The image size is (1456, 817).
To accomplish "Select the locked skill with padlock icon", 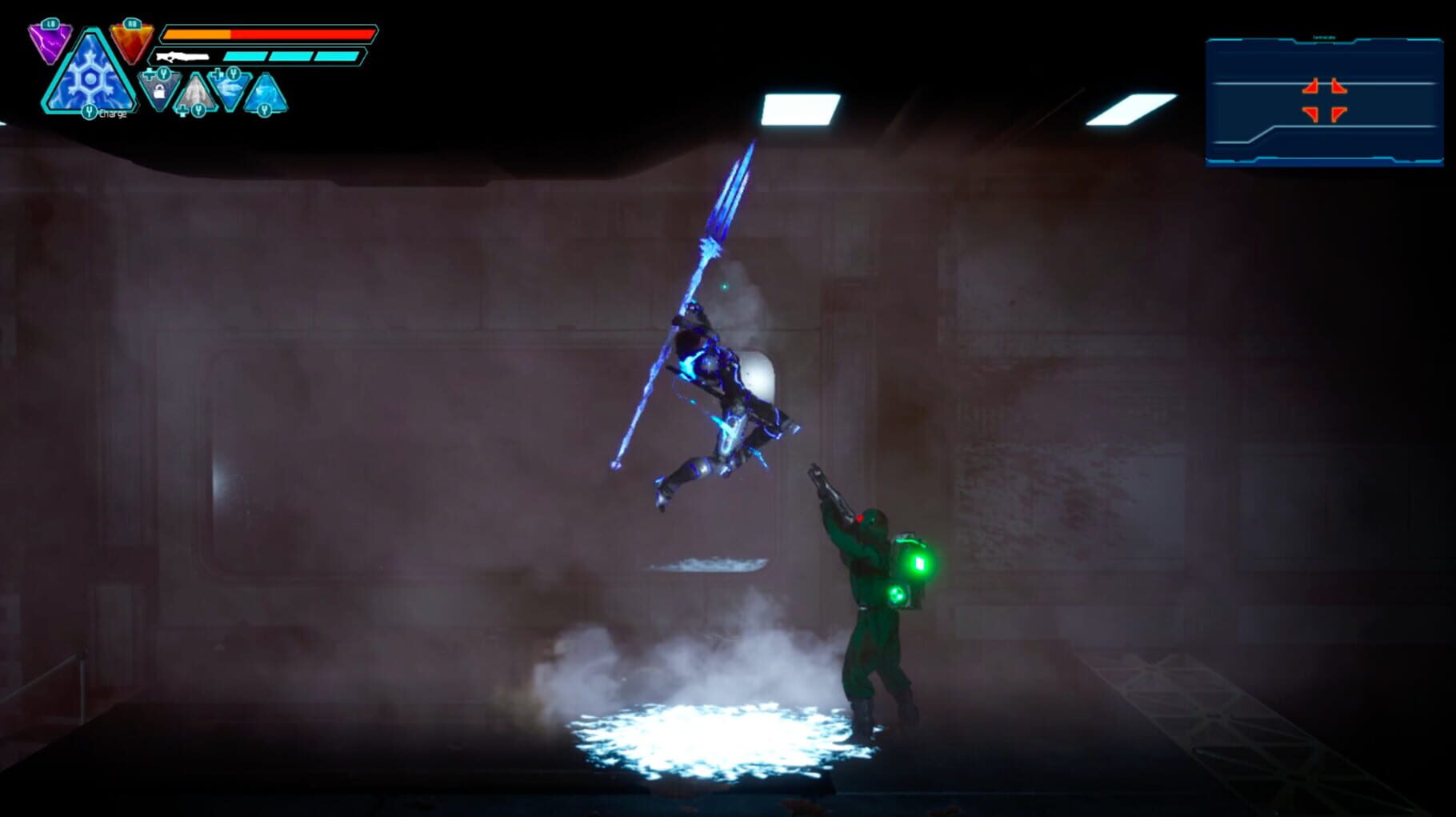I will [158, 93].
